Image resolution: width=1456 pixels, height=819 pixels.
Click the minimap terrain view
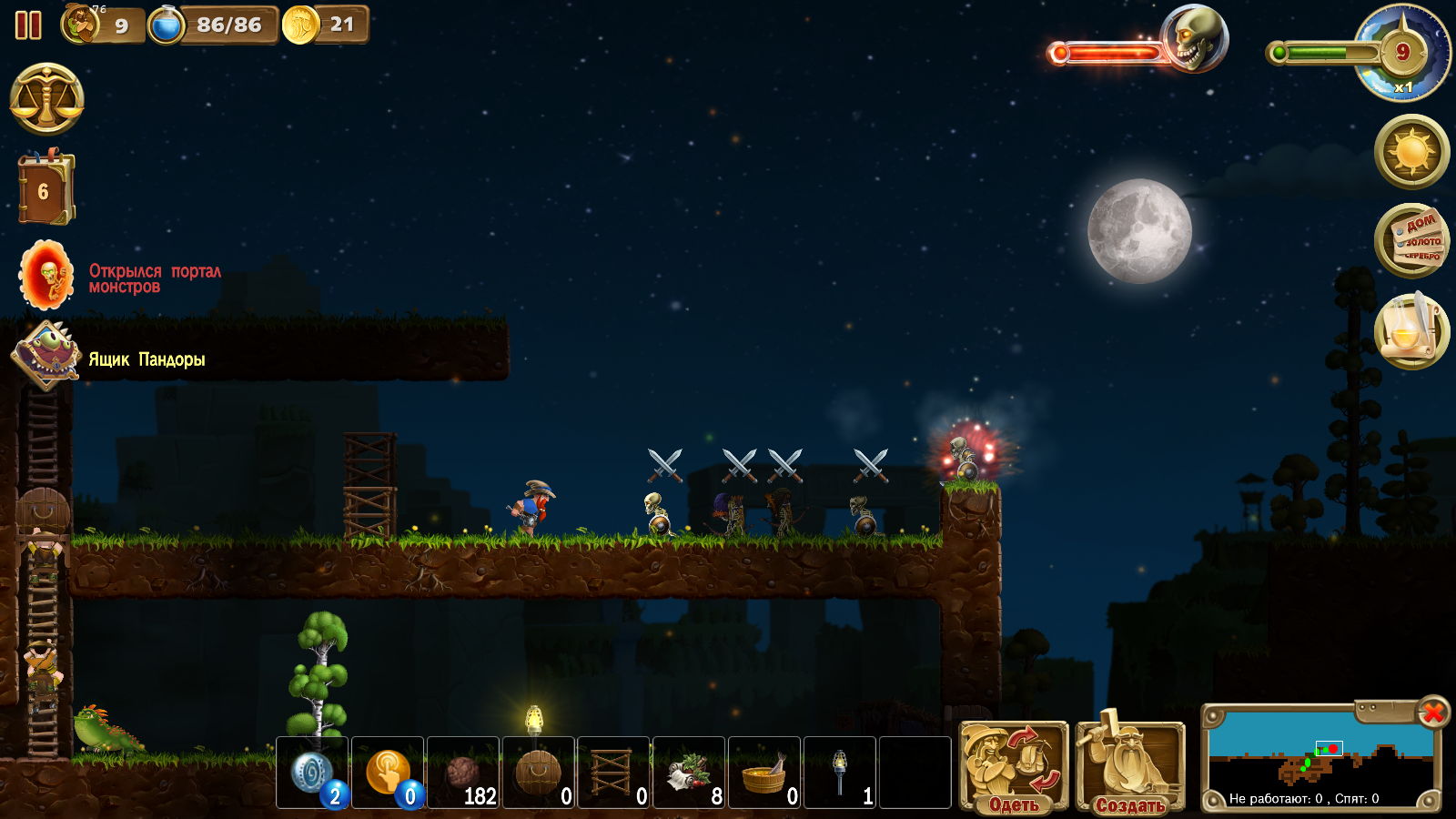tap(1319, 757)
